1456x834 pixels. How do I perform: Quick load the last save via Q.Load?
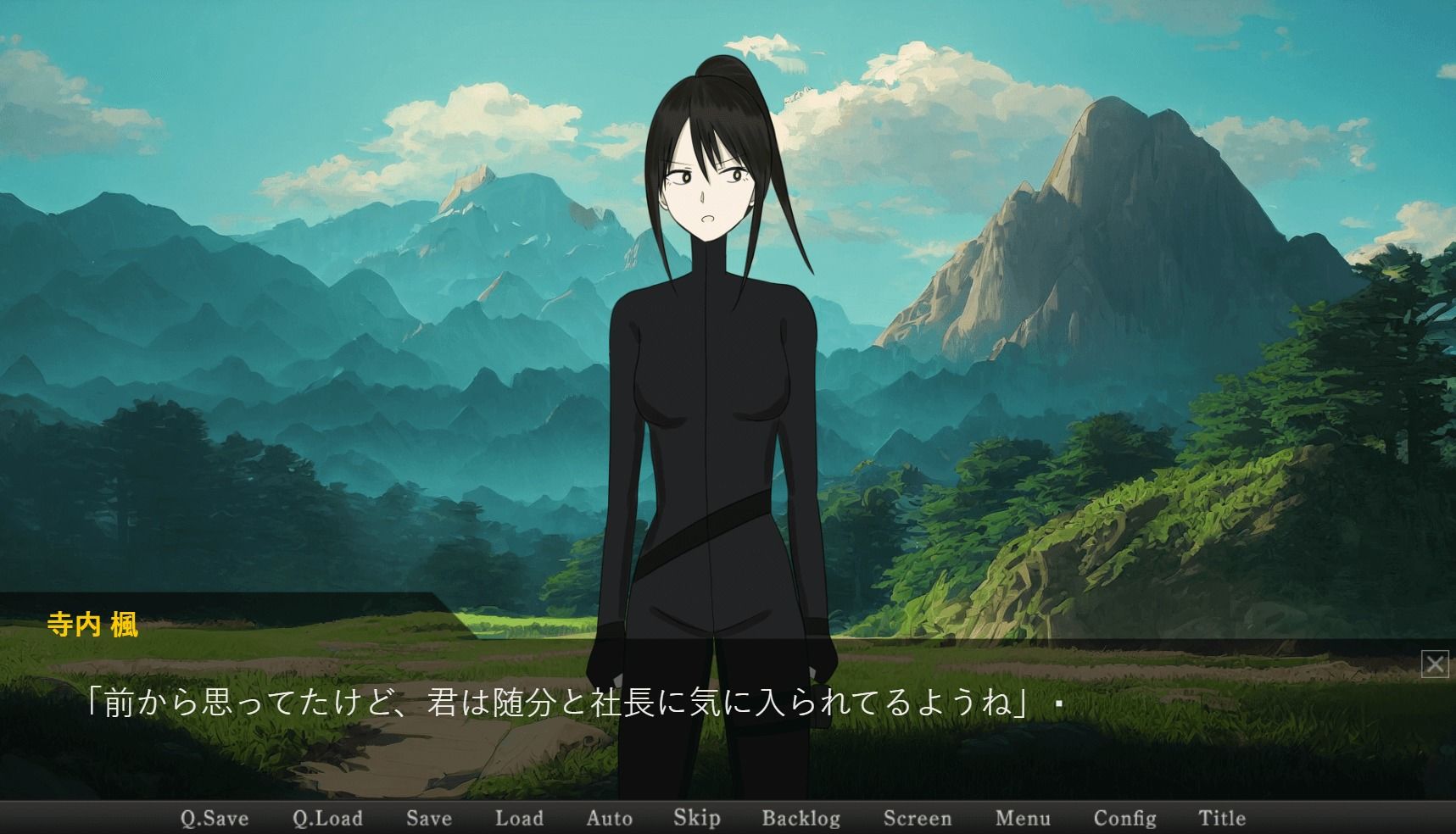[329, 817]
